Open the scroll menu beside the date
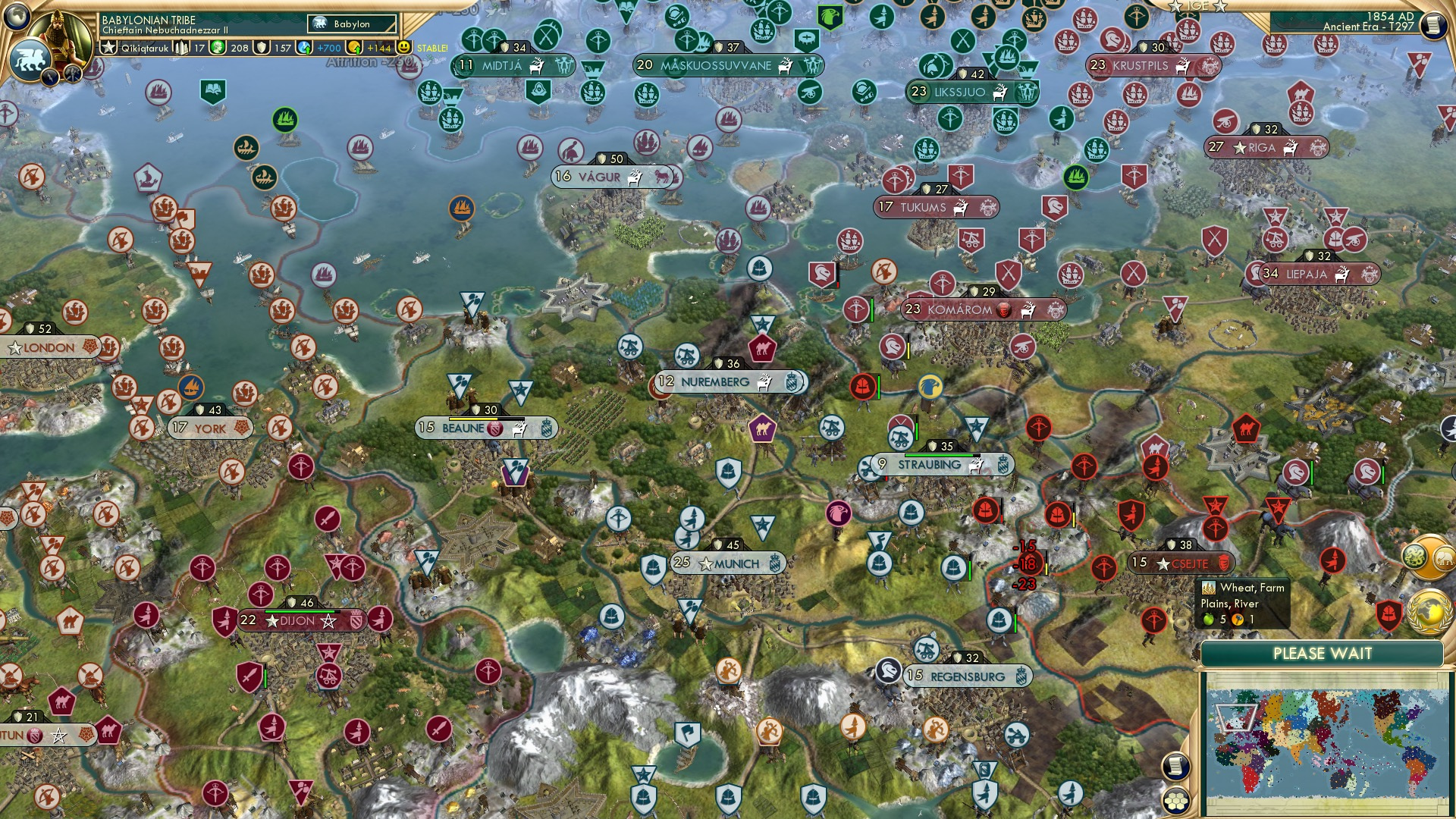 tap(1432, 25)
